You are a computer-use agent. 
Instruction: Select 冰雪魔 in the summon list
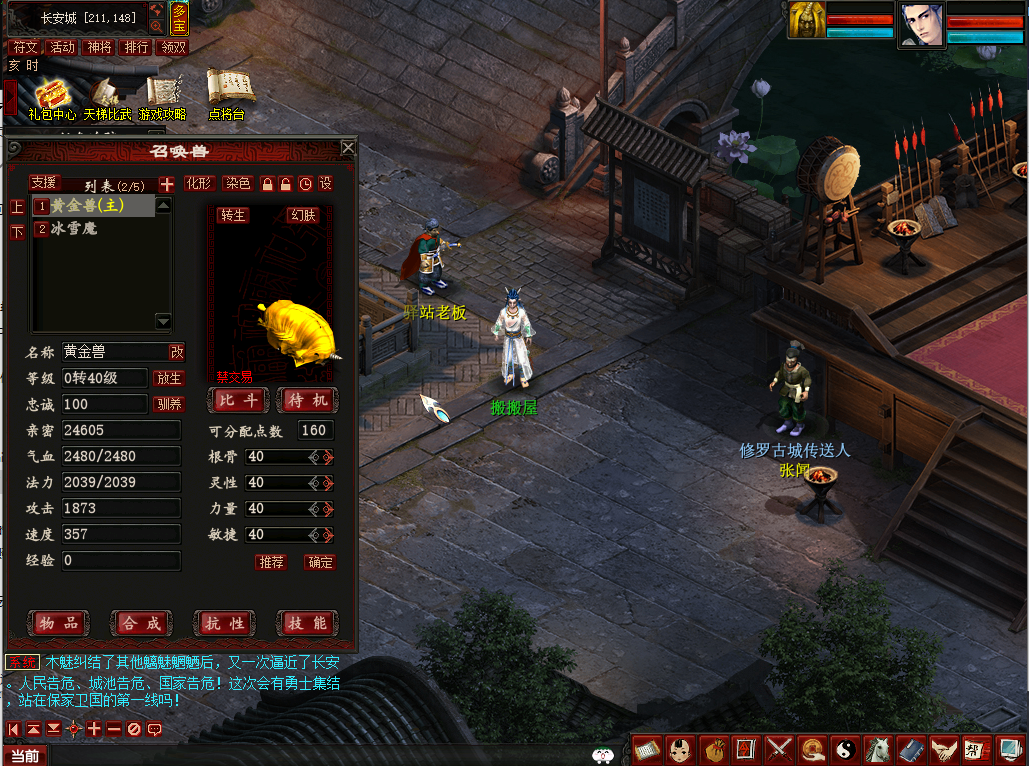75,229
